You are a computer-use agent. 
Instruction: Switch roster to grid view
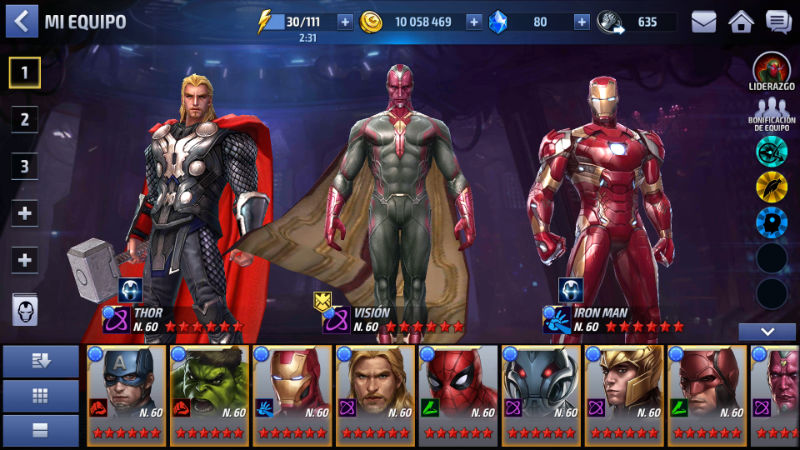point(41,396)
